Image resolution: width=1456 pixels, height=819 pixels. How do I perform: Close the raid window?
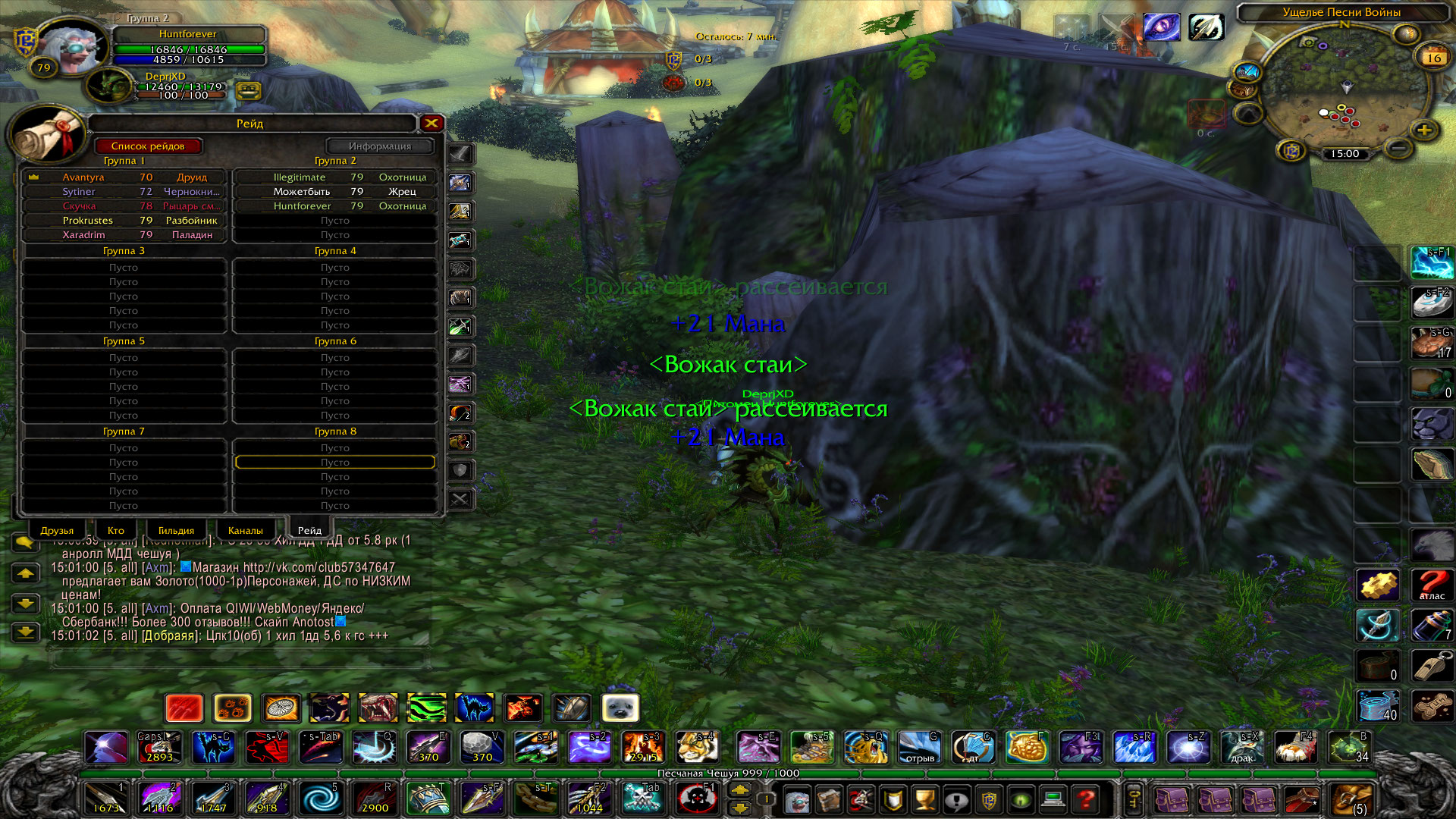click(431, 123)
